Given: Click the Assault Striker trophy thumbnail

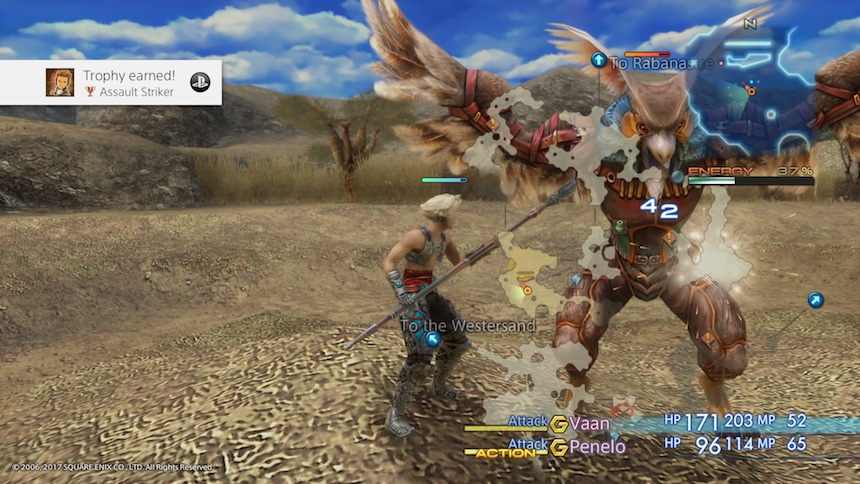Looking at the screenshot, I should click(x=60, y=83).
